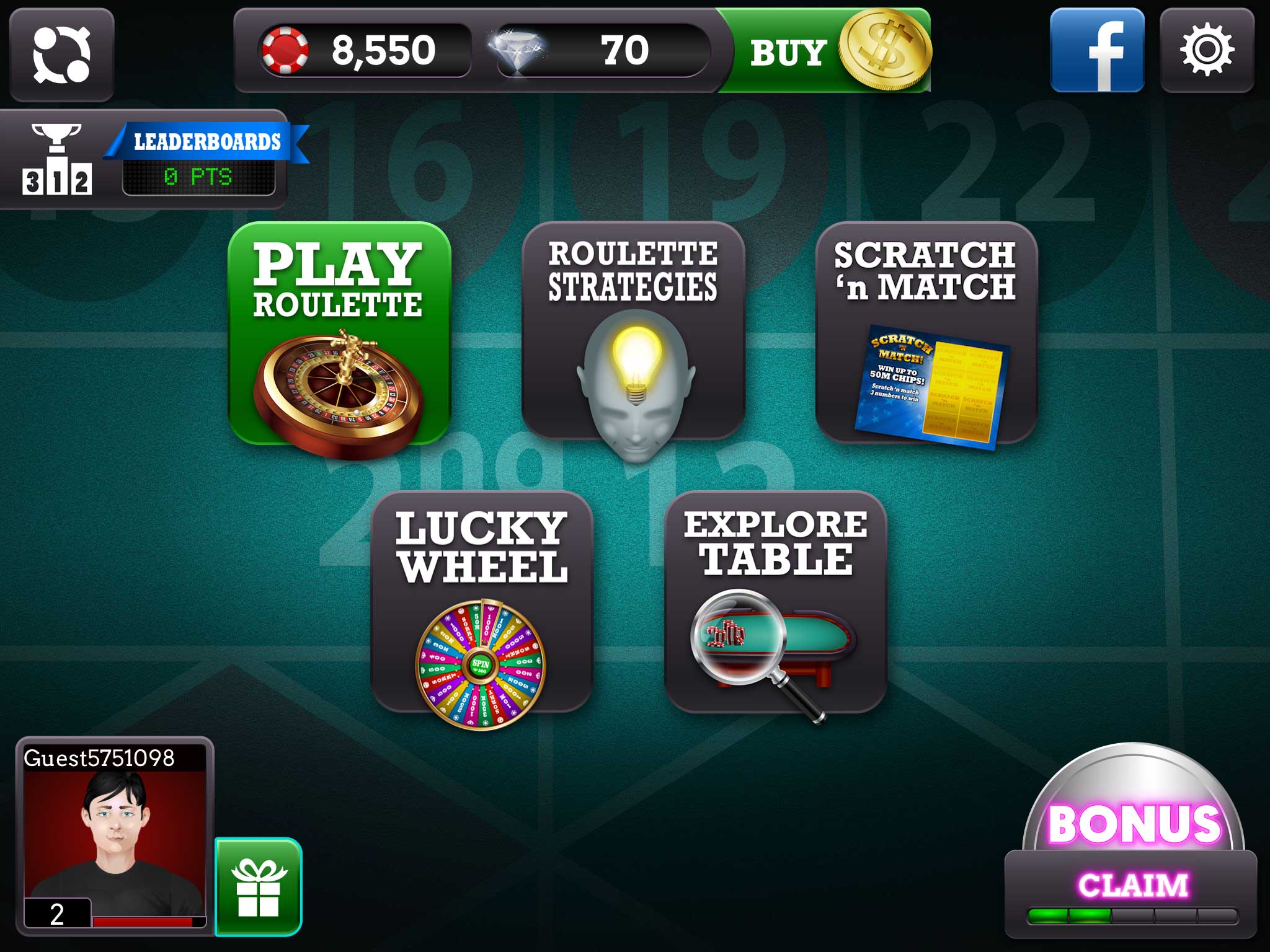Start Play Roulette game
Viewport: 1270px width, 952px height.
[339, 334]
